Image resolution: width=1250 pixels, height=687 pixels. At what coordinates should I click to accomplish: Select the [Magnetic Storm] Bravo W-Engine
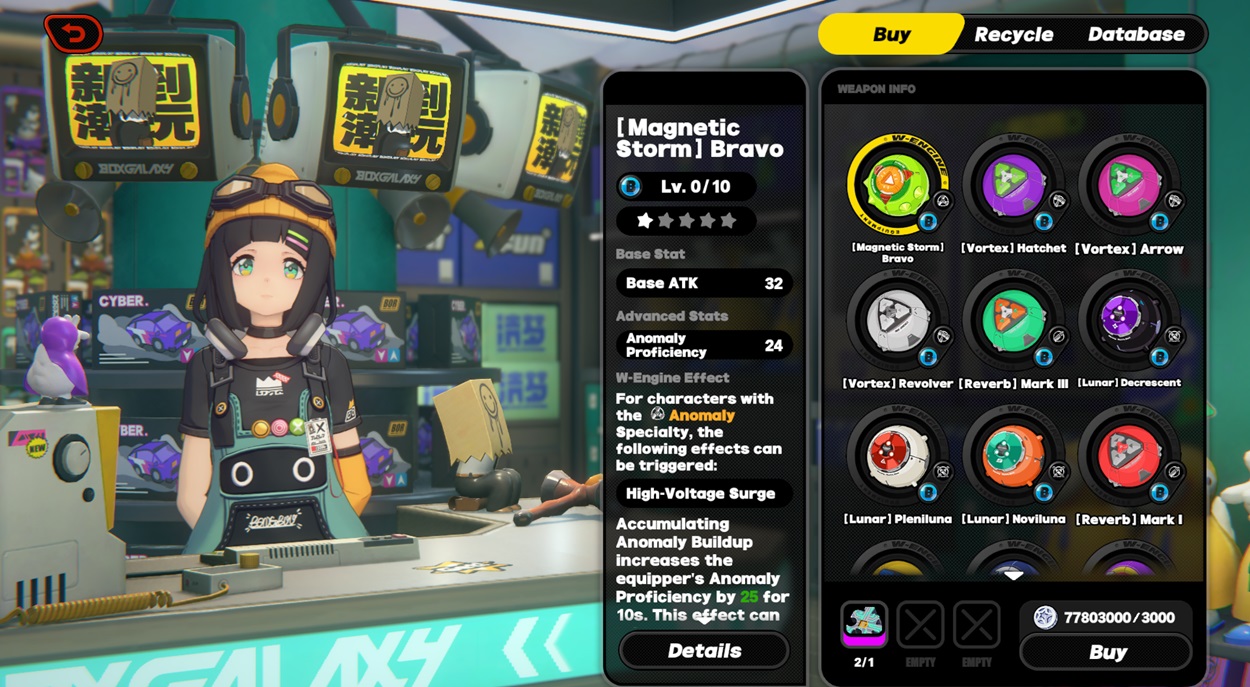(x=897, y=187)
